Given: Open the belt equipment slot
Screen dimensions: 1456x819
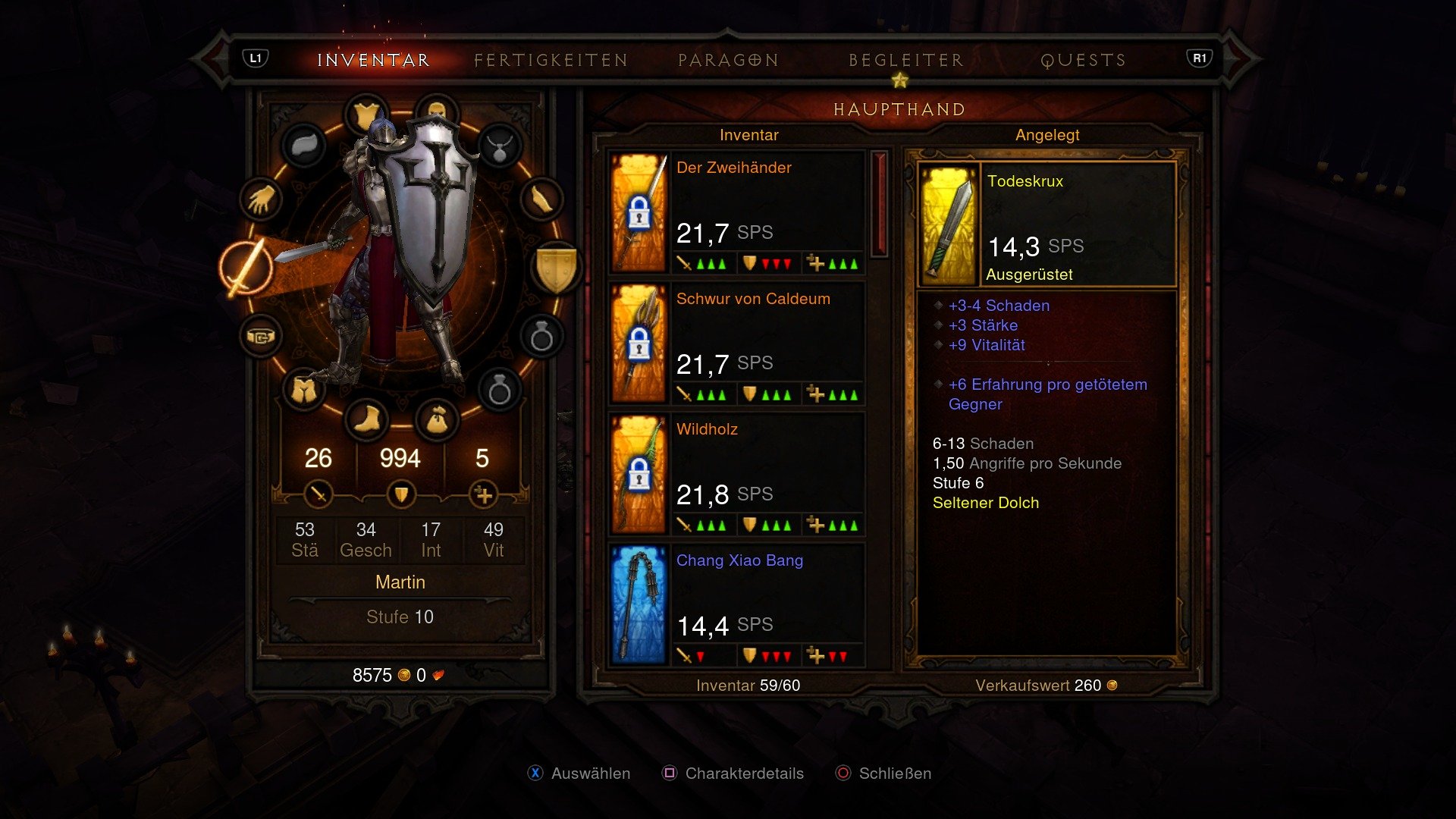Looking at the screenshot, I should (262, 335).
